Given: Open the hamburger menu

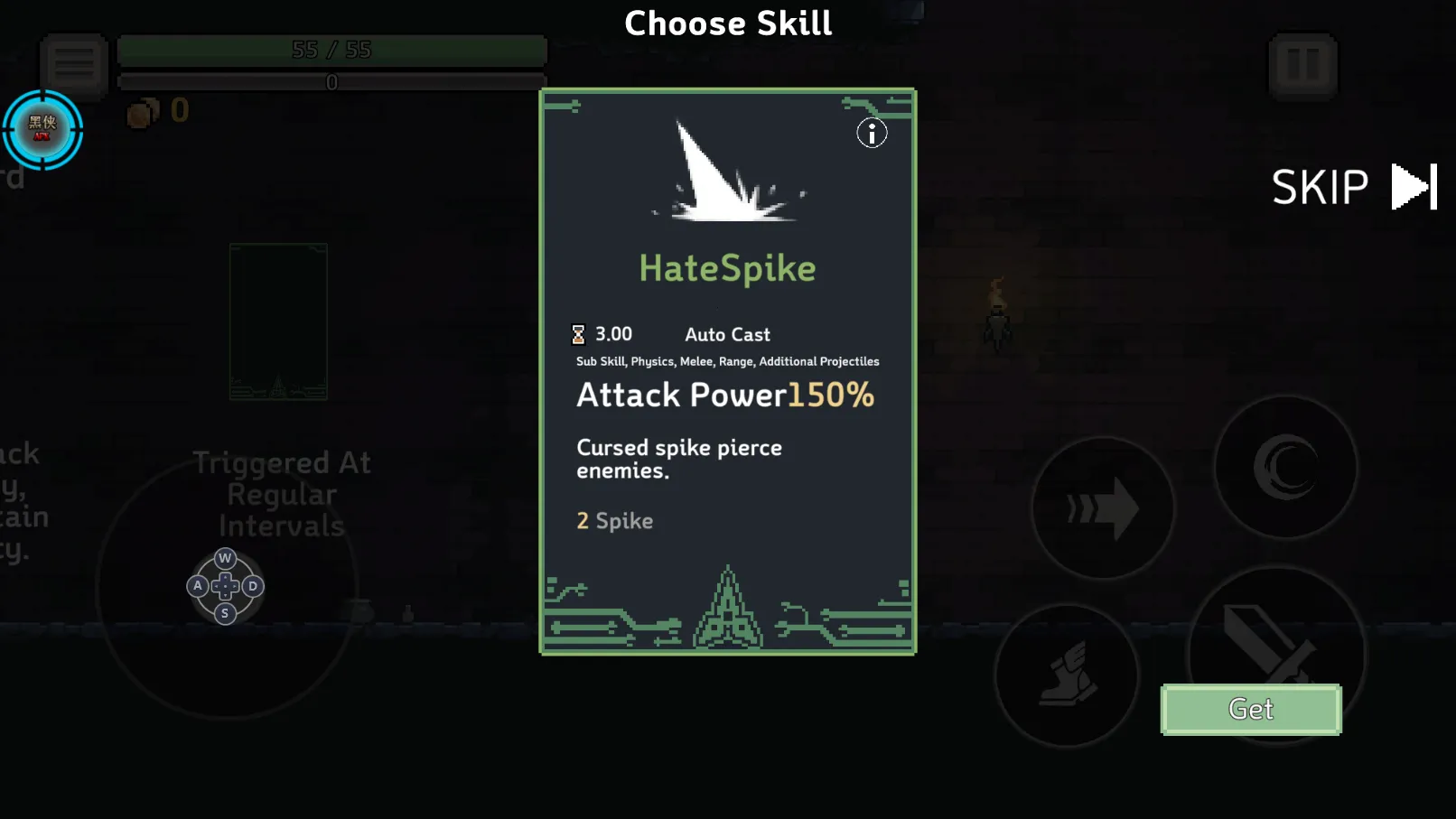Looking at the screenshot, I should (x=74, y=64).
